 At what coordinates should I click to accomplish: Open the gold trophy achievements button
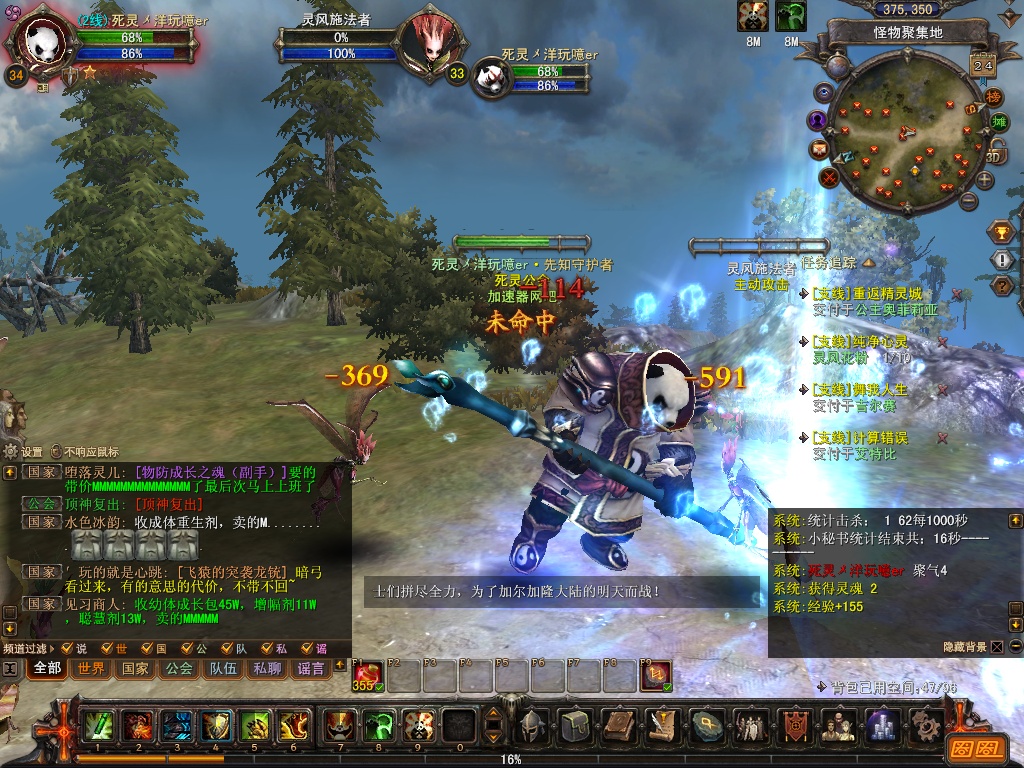pyautogui.click(x=1001, y=232)
